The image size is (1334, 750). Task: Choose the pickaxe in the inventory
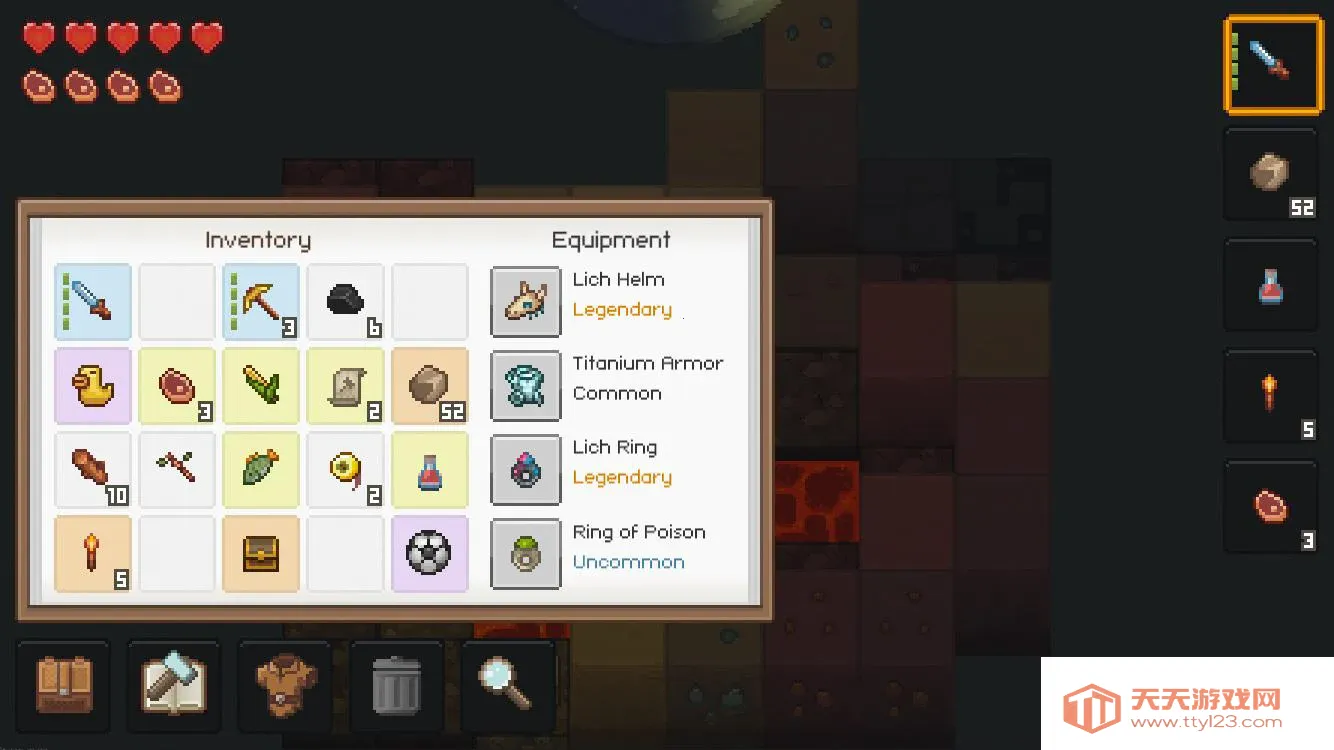tap(261, 301)
